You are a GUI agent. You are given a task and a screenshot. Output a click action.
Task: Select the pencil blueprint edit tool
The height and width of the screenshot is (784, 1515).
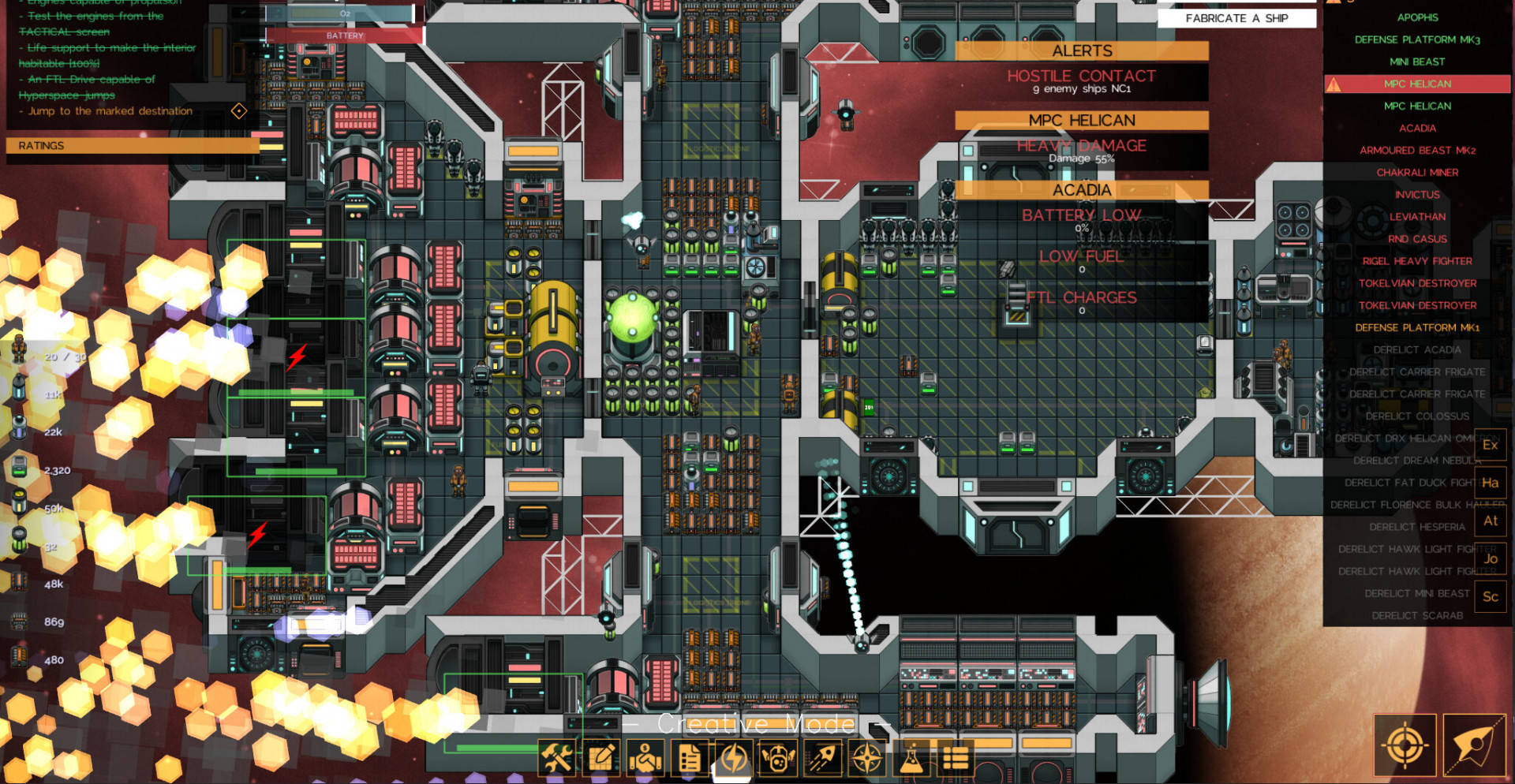tap(601, 759)
